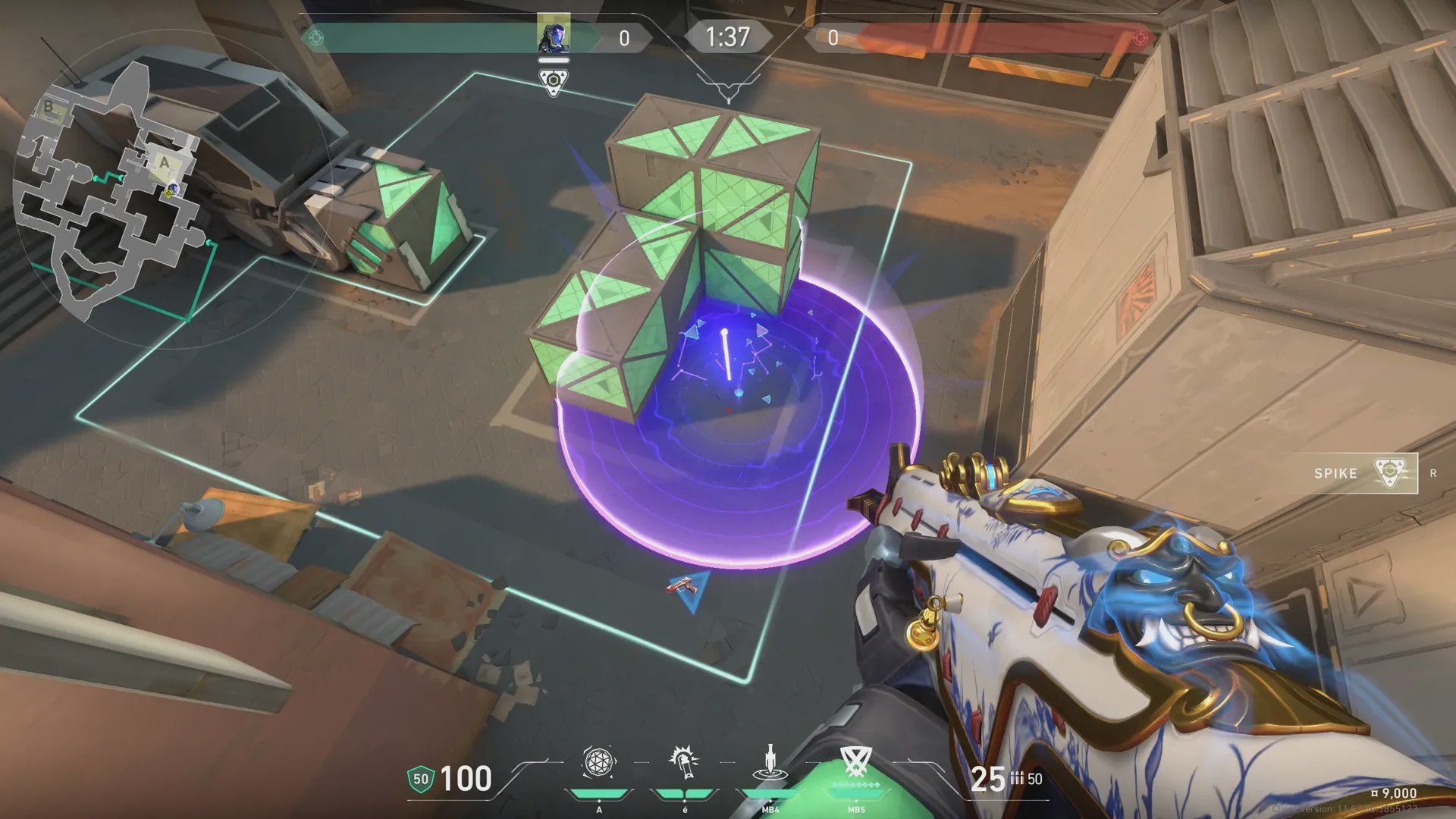This screenshot has width=1456, height=819.
Task: Click the armor shield icon
Action: 420,779
